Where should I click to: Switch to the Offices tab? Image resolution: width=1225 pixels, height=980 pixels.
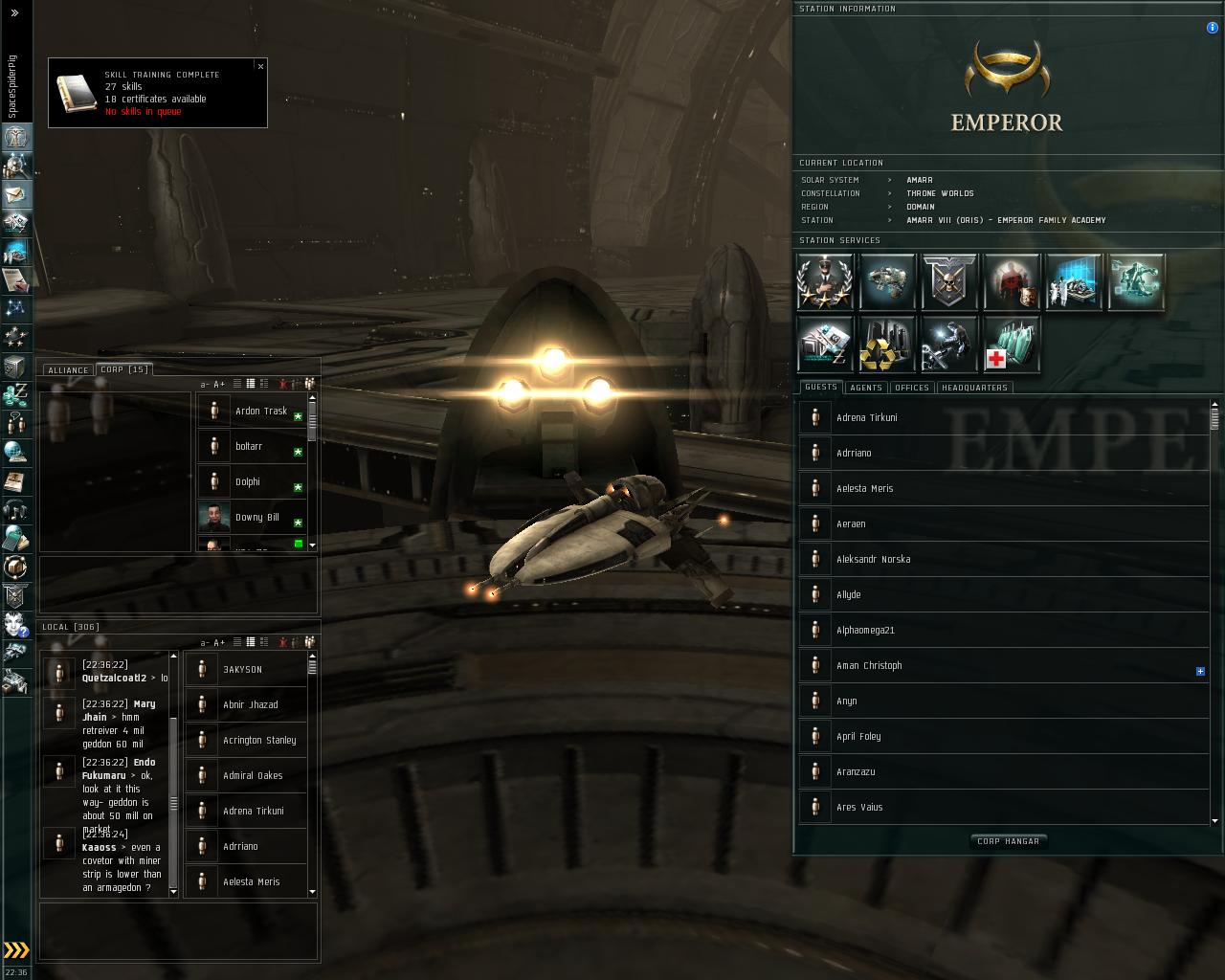[912, 388]
